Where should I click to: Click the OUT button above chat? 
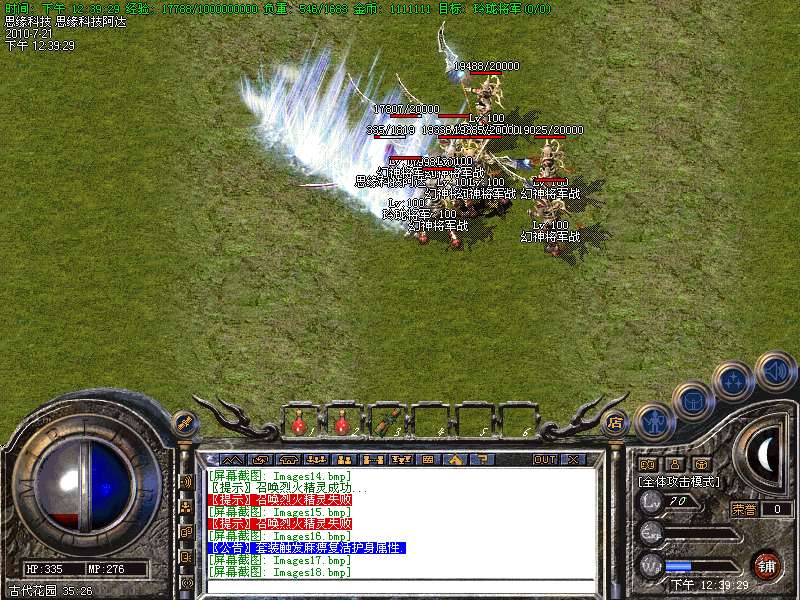(544, 459)
